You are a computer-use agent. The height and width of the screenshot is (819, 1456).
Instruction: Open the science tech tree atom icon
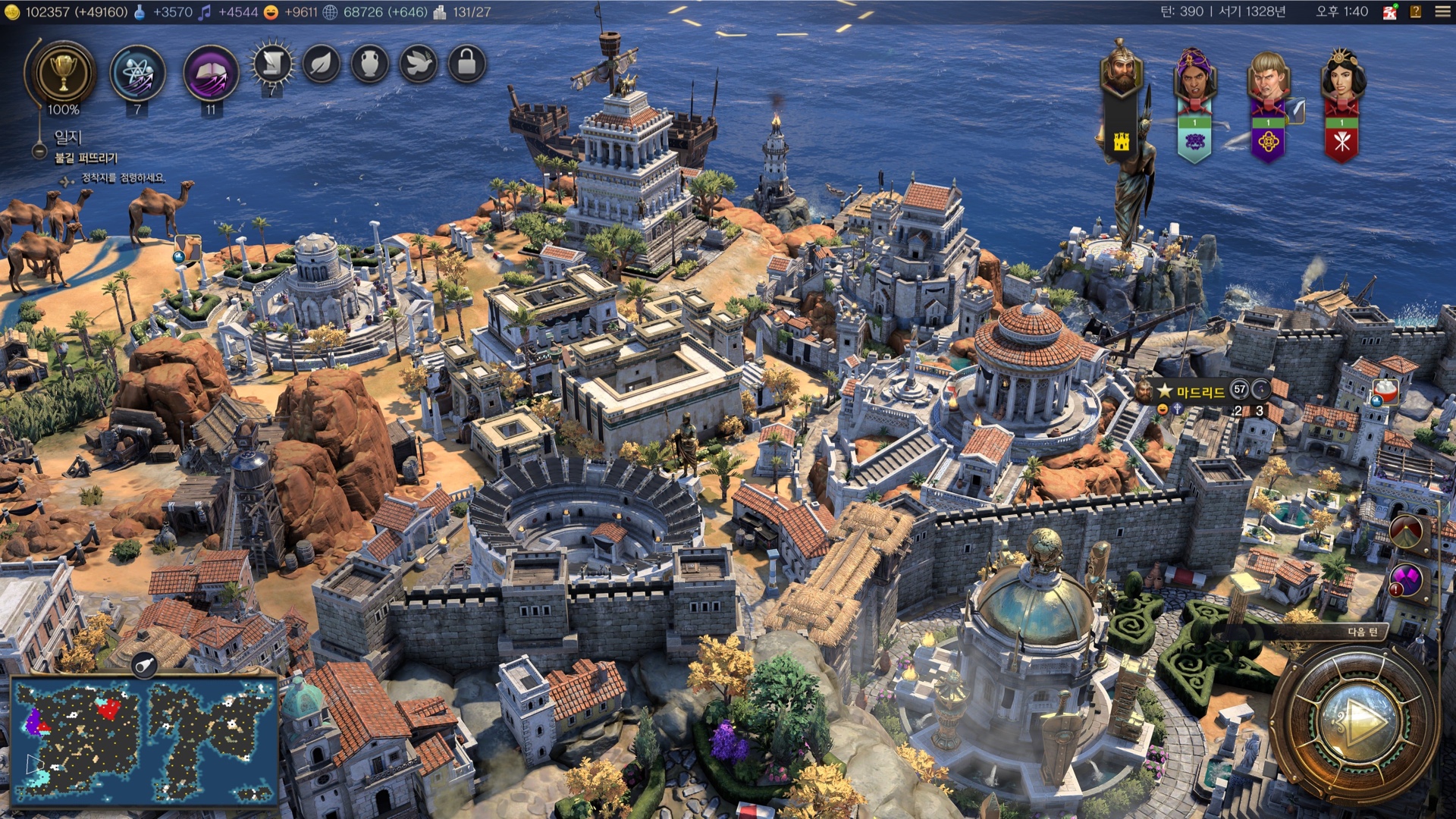tap(137, 74)
